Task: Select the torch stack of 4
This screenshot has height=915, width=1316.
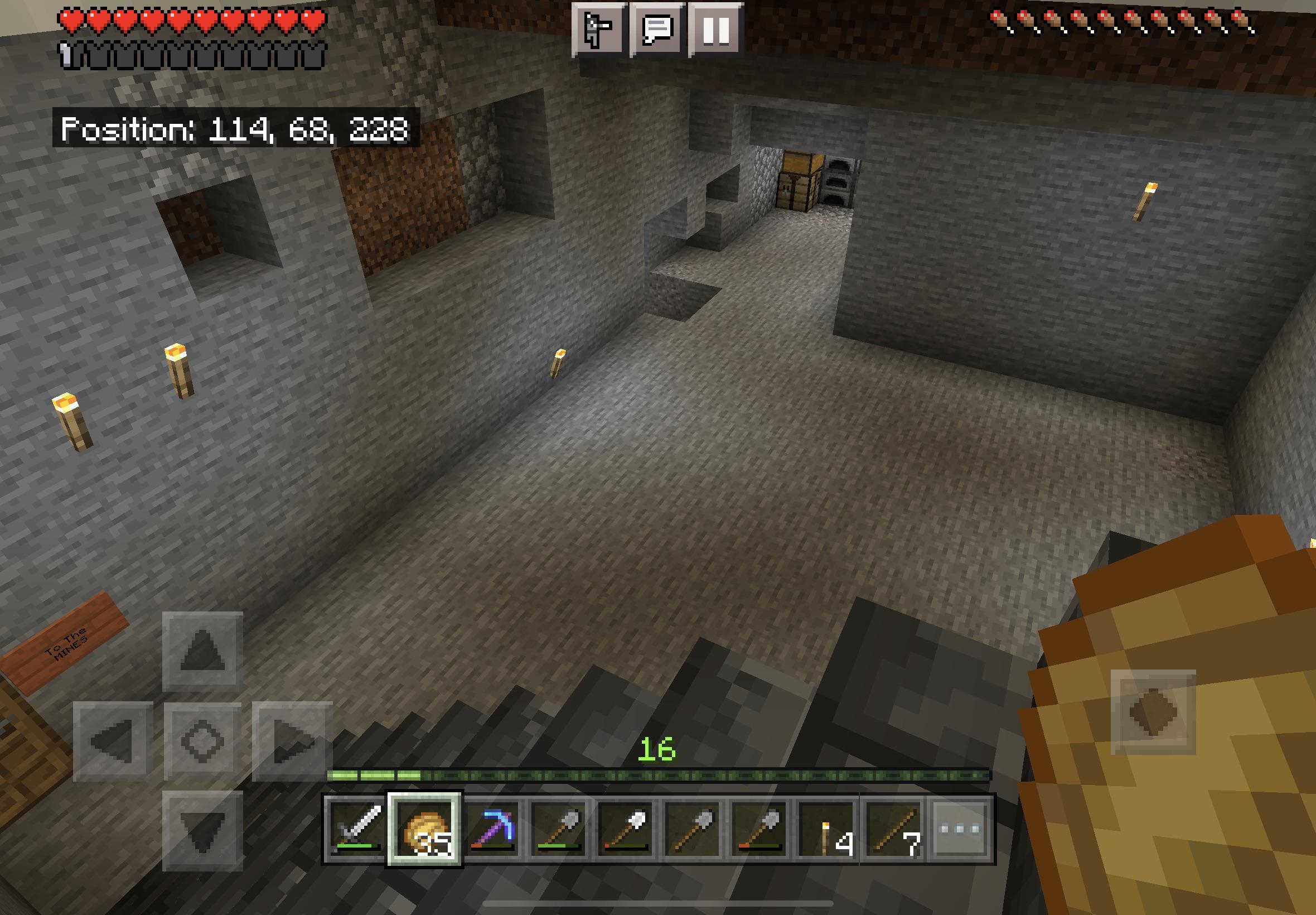Action: pos(827,829)
